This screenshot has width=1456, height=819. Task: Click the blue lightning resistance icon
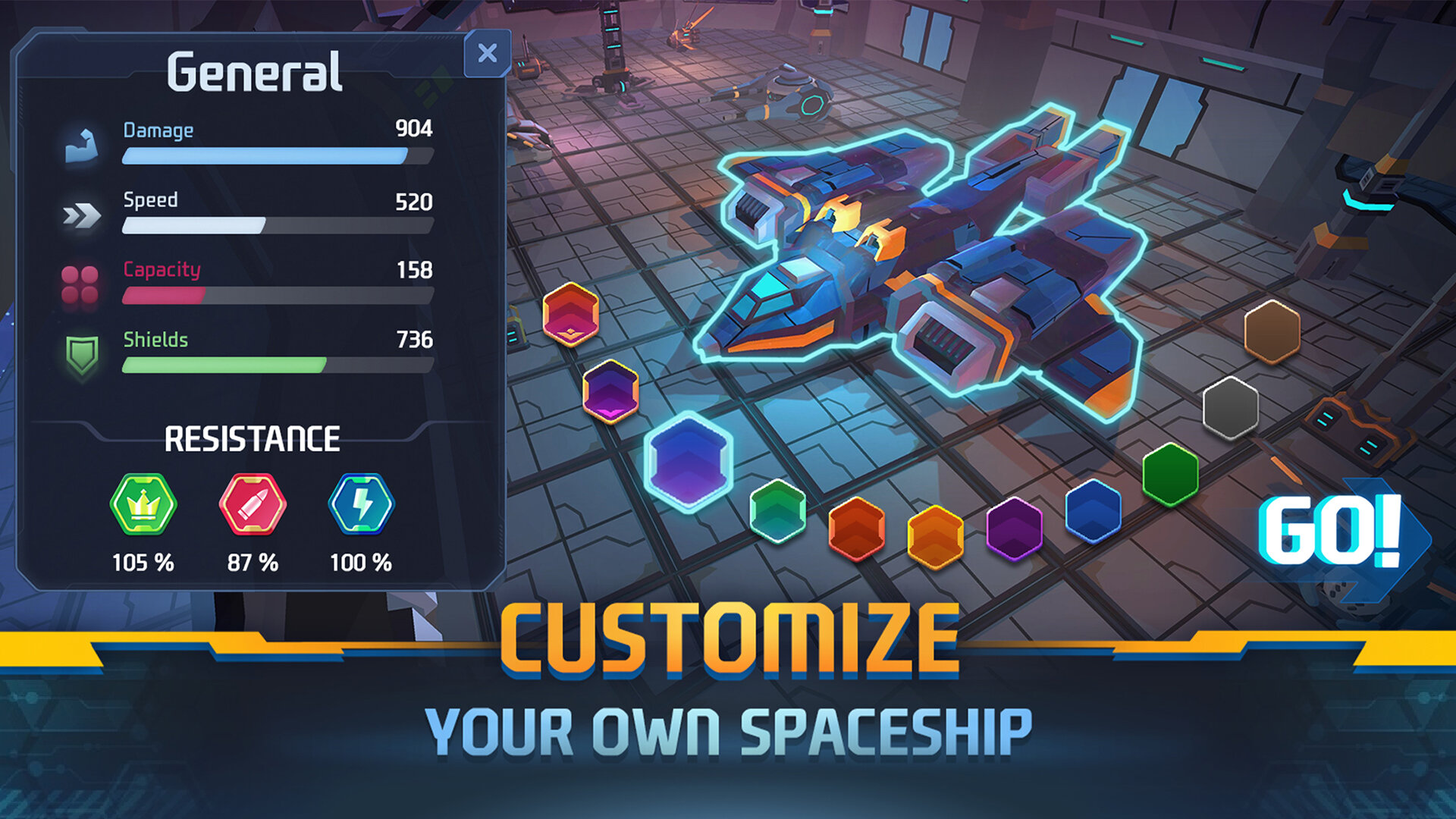[x=361, y=504]
